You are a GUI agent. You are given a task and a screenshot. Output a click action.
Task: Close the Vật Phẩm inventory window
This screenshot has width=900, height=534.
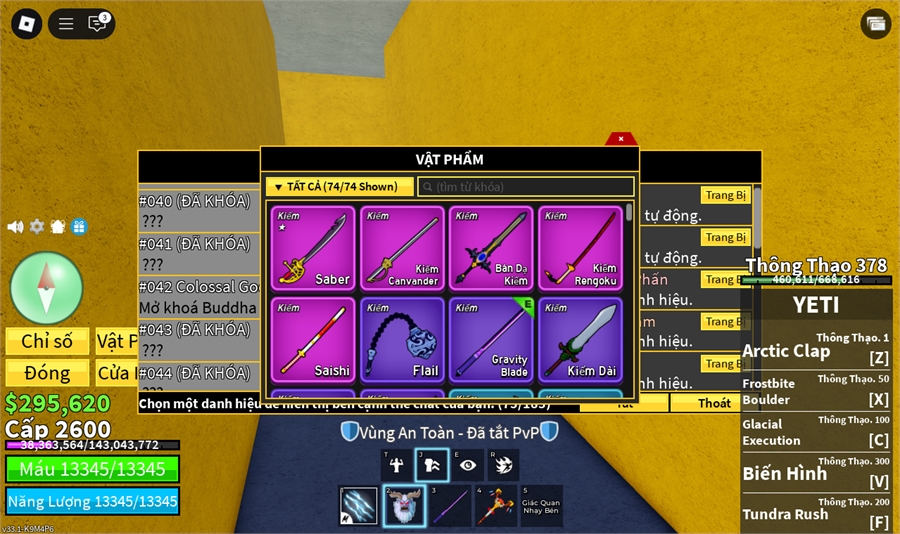[x=621, y=139]
